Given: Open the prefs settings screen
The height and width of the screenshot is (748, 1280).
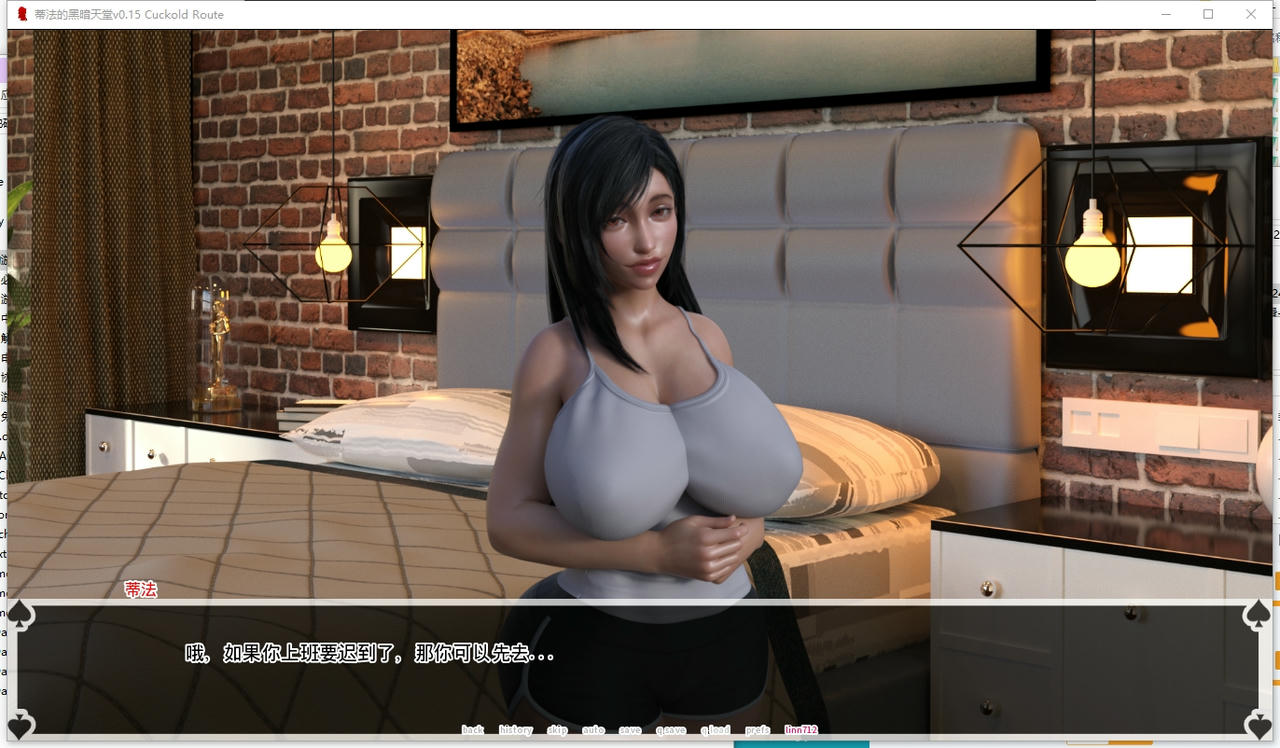Looking at the screenshot, I should (x=757, y=730).
